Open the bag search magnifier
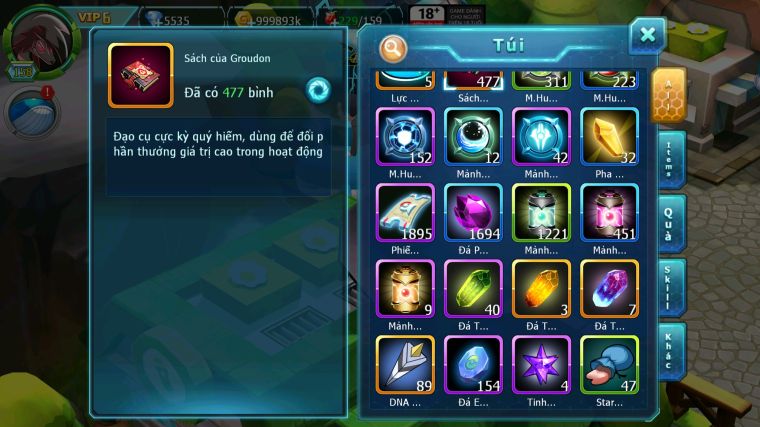 (394, 47)
